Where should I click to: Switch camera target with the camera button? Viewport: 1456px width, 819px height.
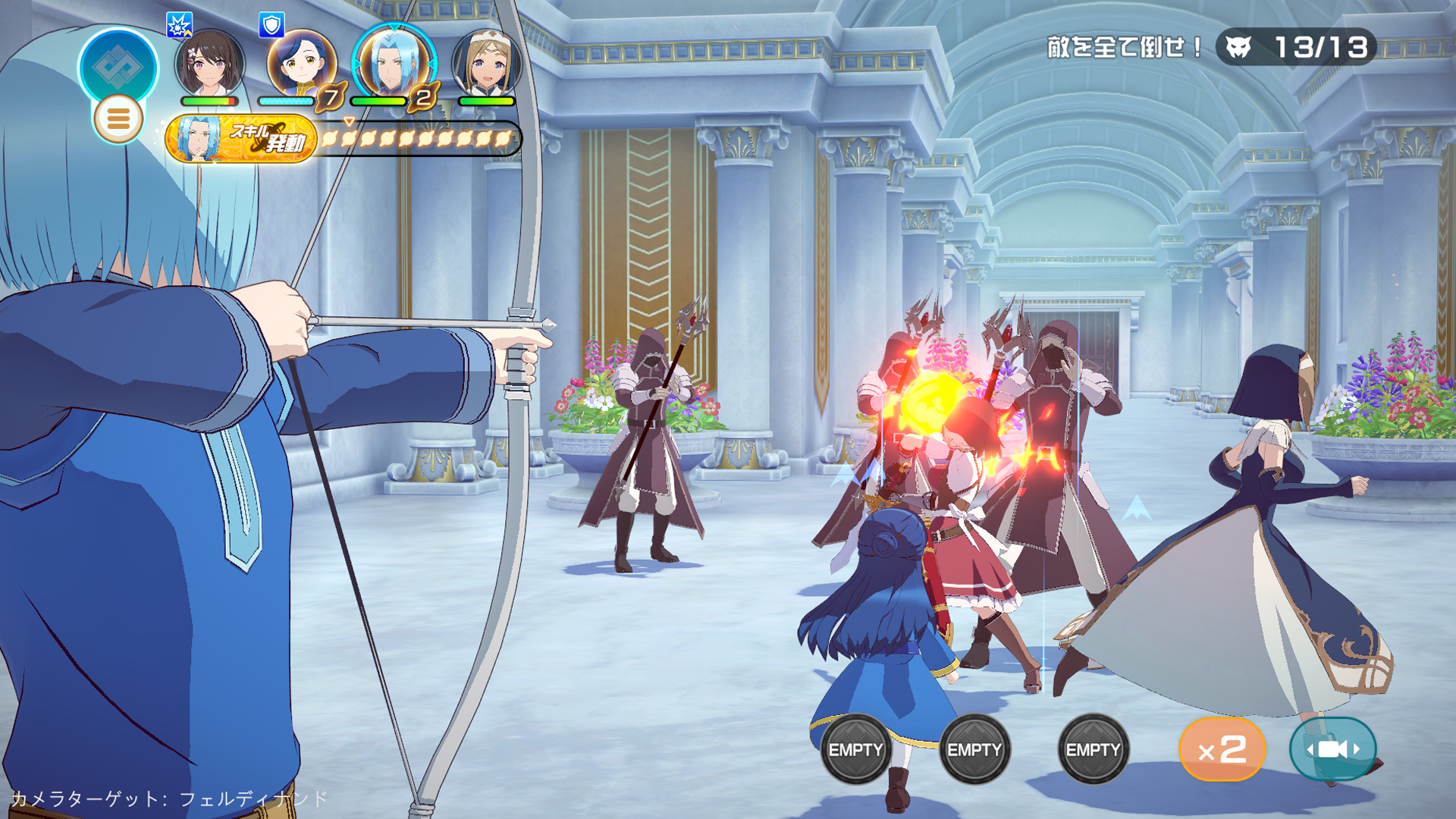tap(1332, 749)
